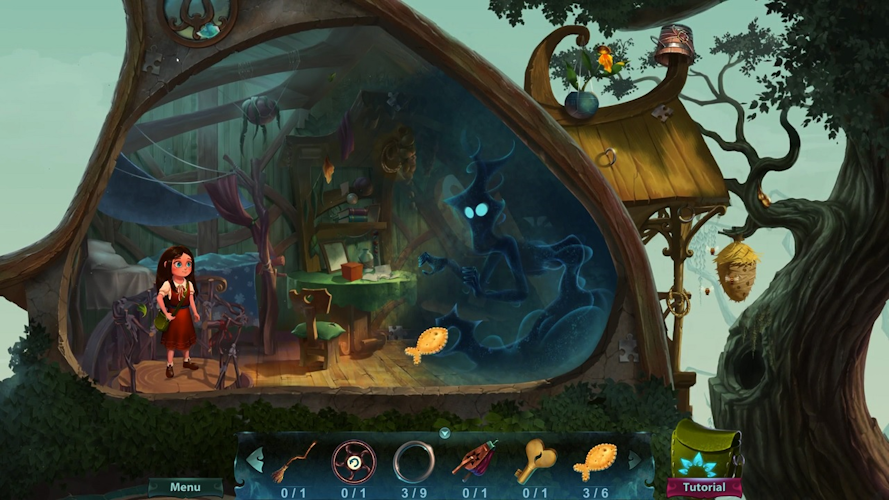Image resolution: width=889 pixels, height=500 pixels.
Task: Pick the golden key item slot
Action: 534,462
